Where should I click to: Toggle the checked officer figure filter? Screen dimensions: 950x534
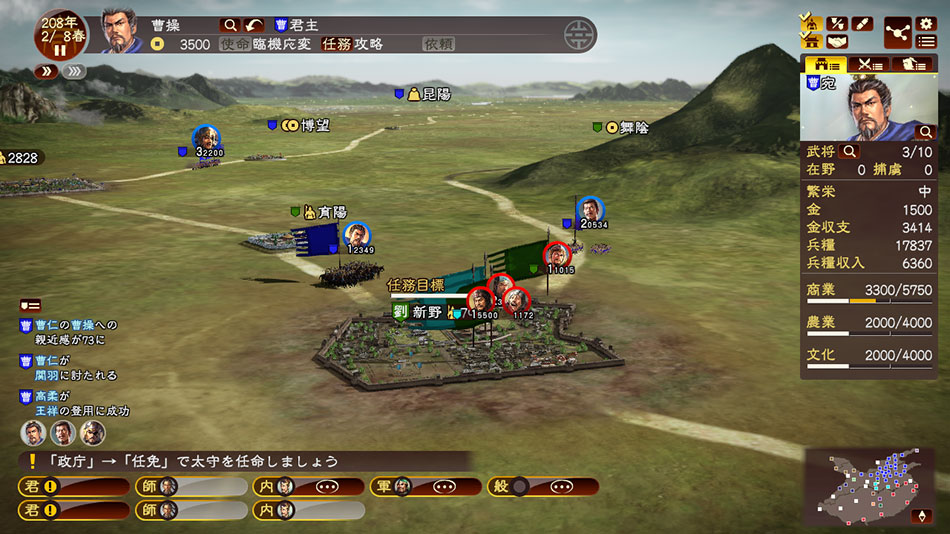pos(811,23)
